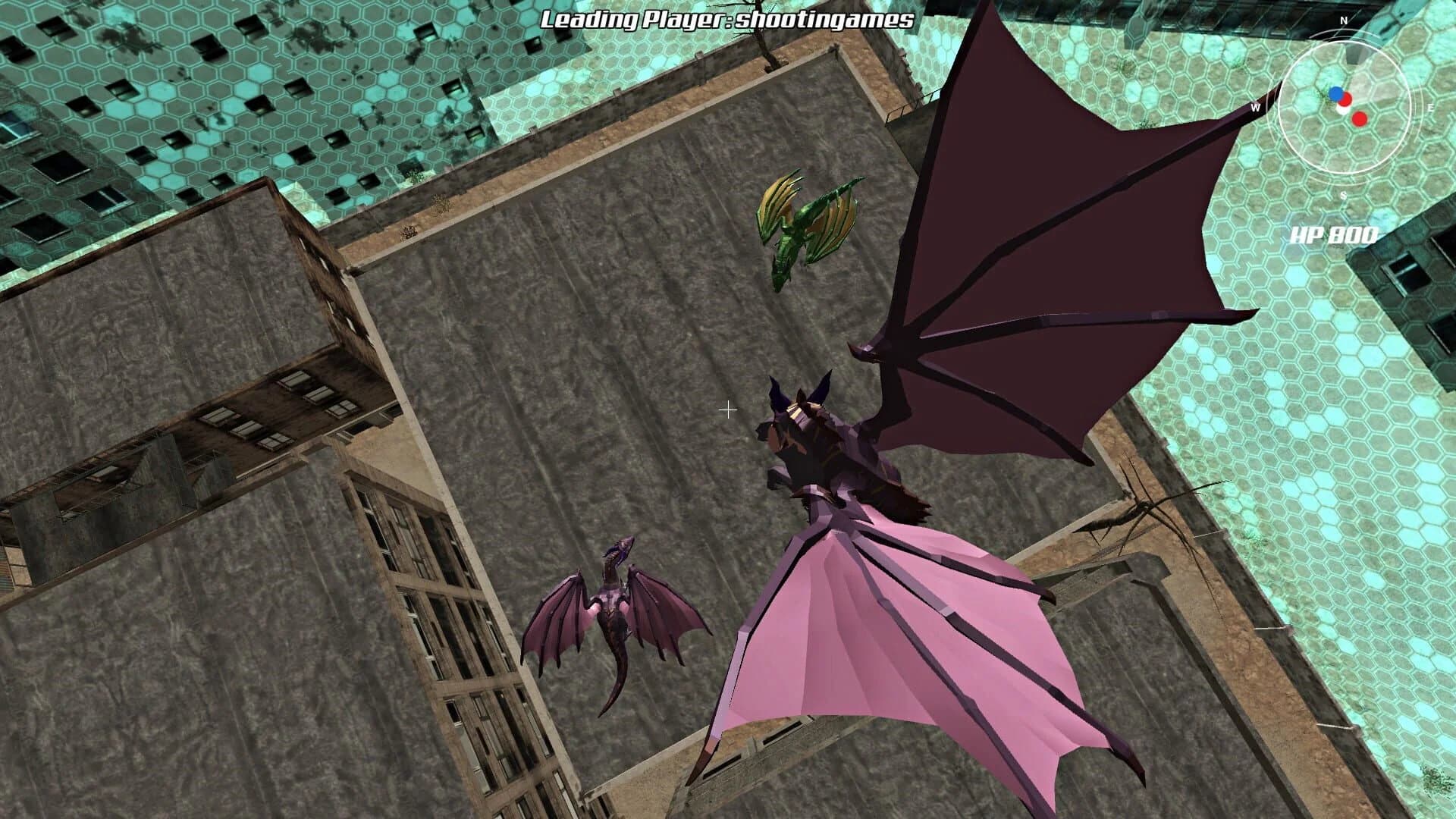This screenshot has width=1456, height=819.
Task: Click the N compass marker above the minimap
Action: (1343, 20)
